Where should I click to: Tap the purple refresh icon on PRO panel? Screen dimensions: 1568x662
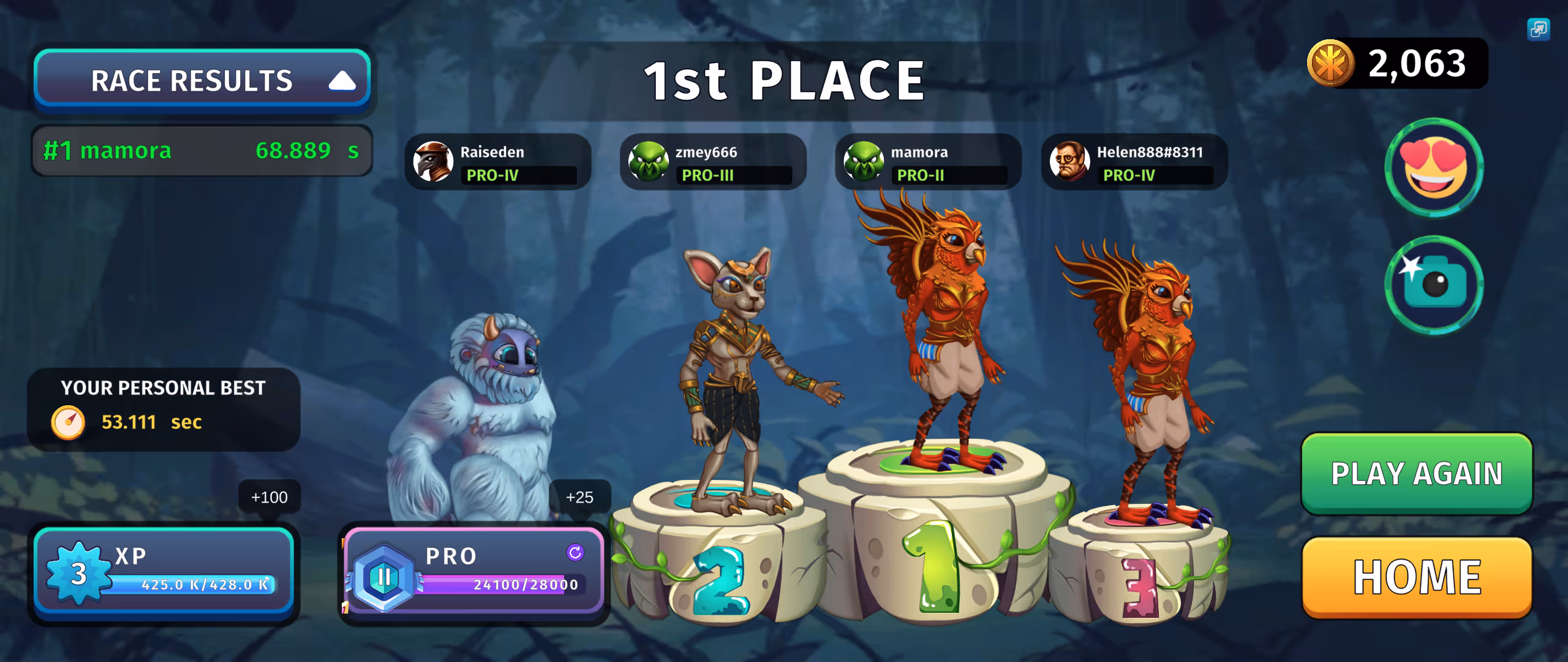(575, 552)
